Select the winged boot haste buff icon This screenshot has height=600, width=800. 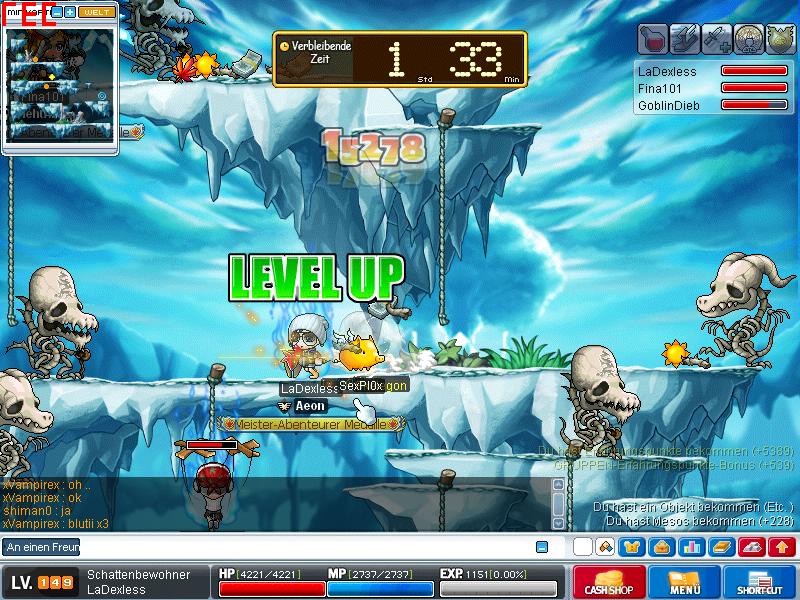tap(684, 38)
